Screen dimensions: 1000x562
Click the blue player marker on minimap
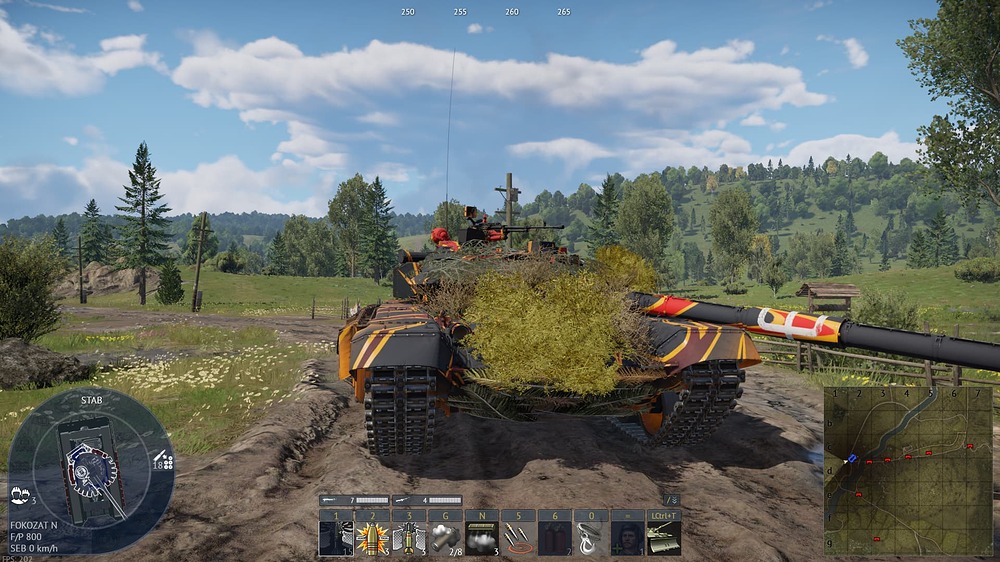click(852, 459)
